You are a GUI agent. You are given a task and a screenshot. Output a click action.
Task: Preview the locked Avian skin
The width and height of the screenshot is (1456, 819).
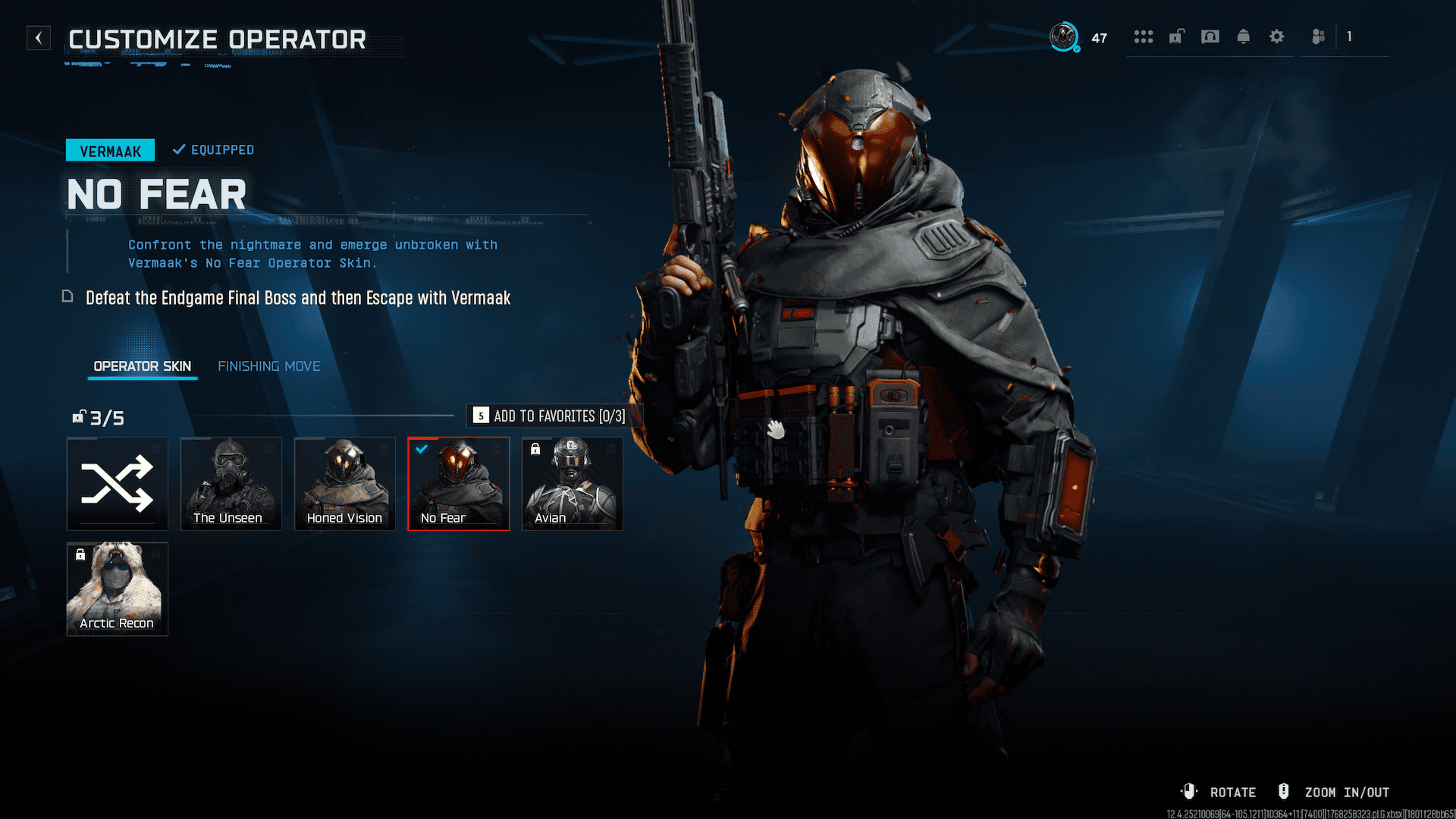(x=573, y=484)
